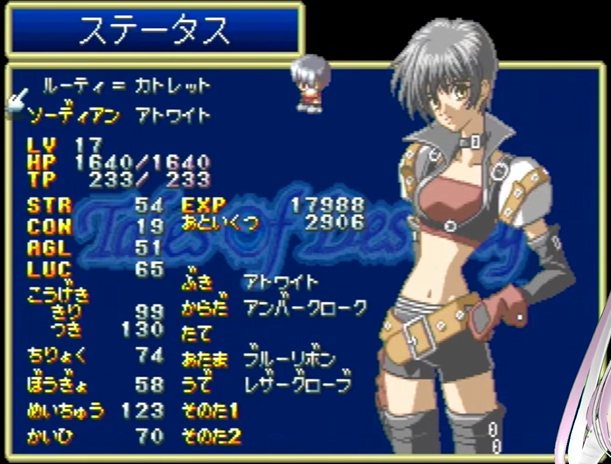Click the small ルーティ character sprite
The width and height of the screenshot is (611, 464).
coord(309,84)
